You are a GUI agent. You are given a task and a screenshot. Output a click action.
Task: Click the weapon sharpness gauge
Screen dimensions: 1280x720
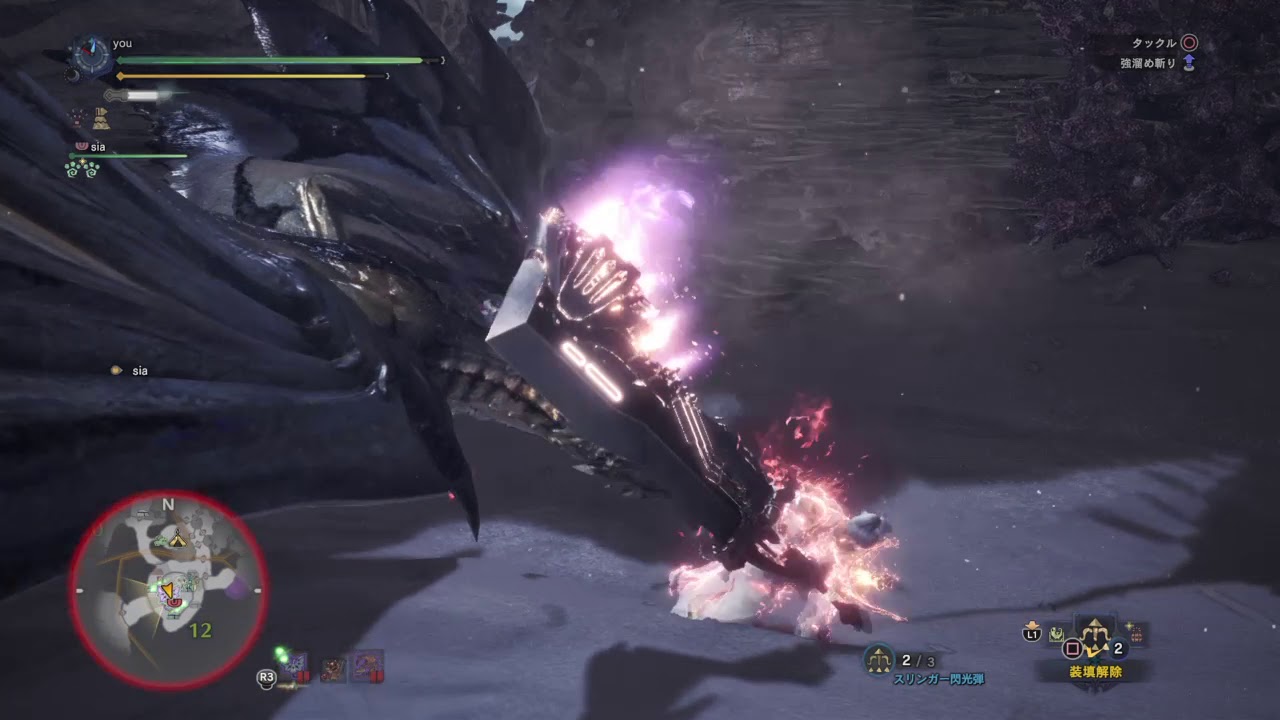[x=138, y=96]
